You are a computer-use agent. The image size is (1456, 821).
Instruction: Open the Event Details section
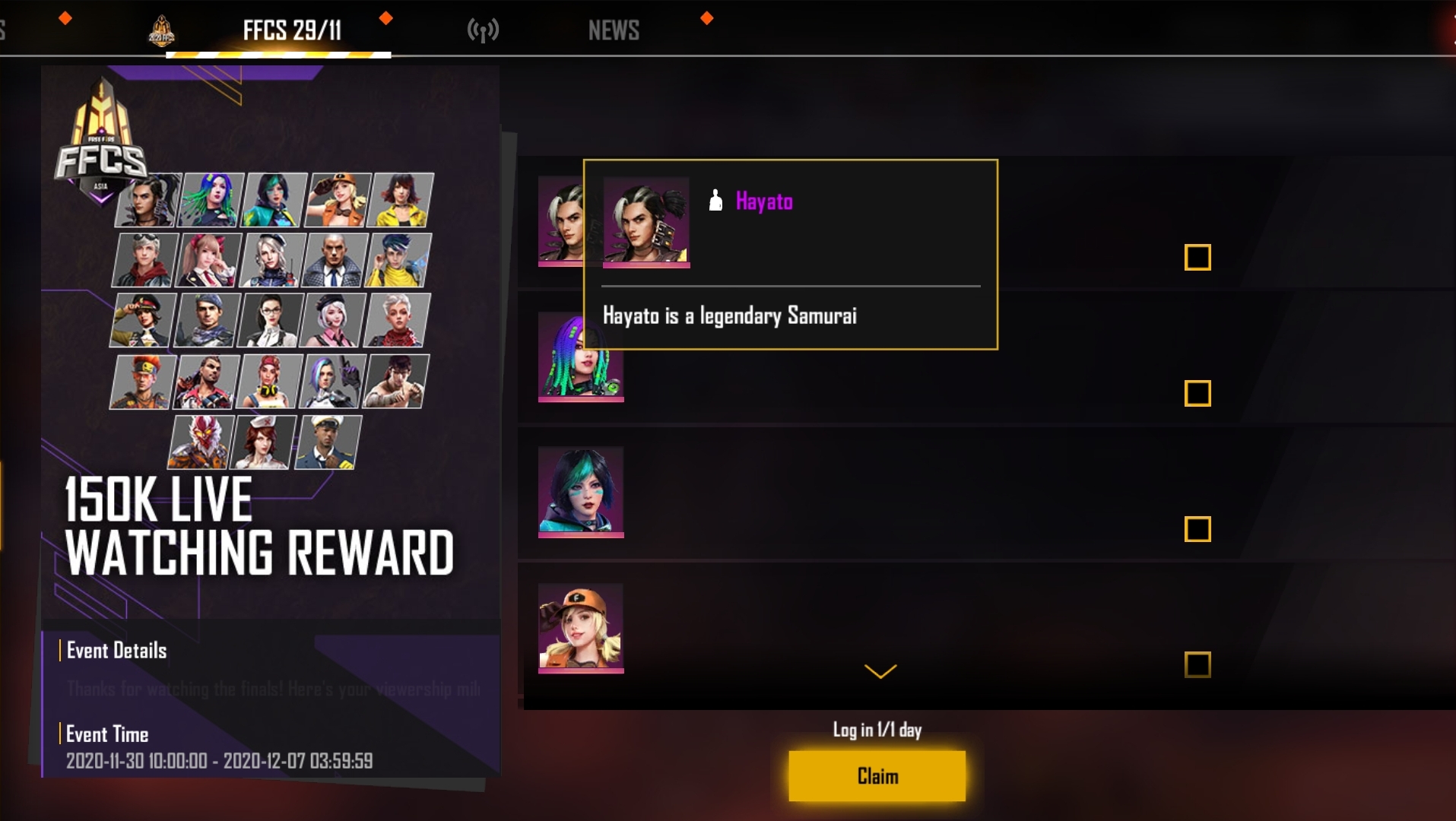[116, 651]
